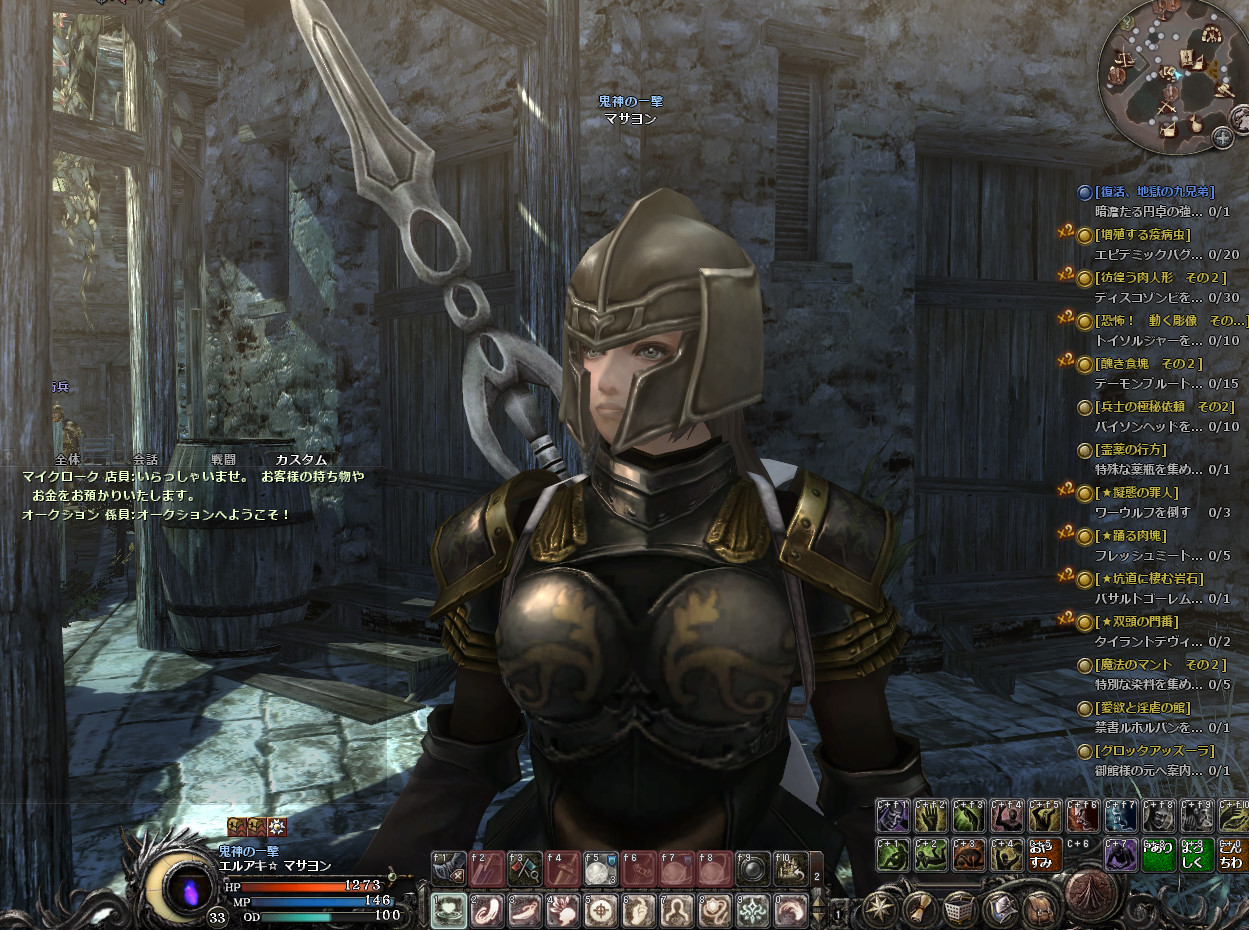Click the minimap's plus zoom button

pyautogui.click(x=1222, y=137)
